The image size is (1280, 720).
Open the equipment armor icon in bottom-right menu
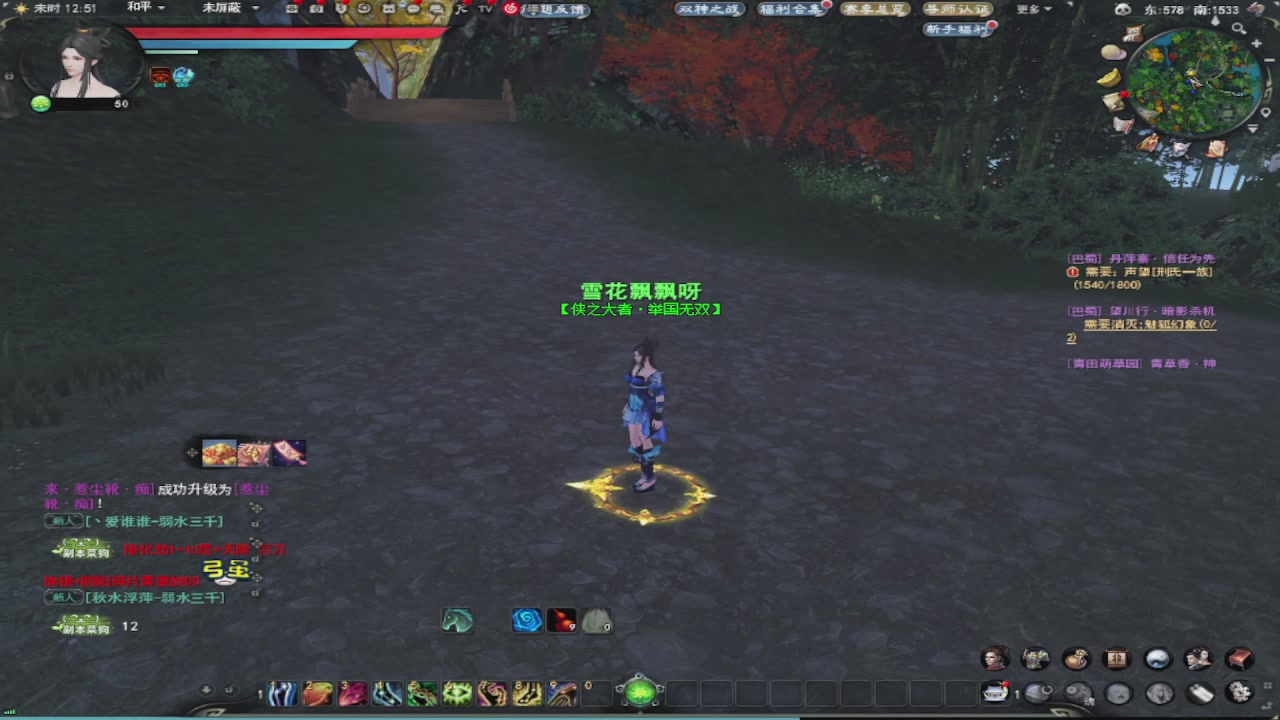pos(1036,658)
